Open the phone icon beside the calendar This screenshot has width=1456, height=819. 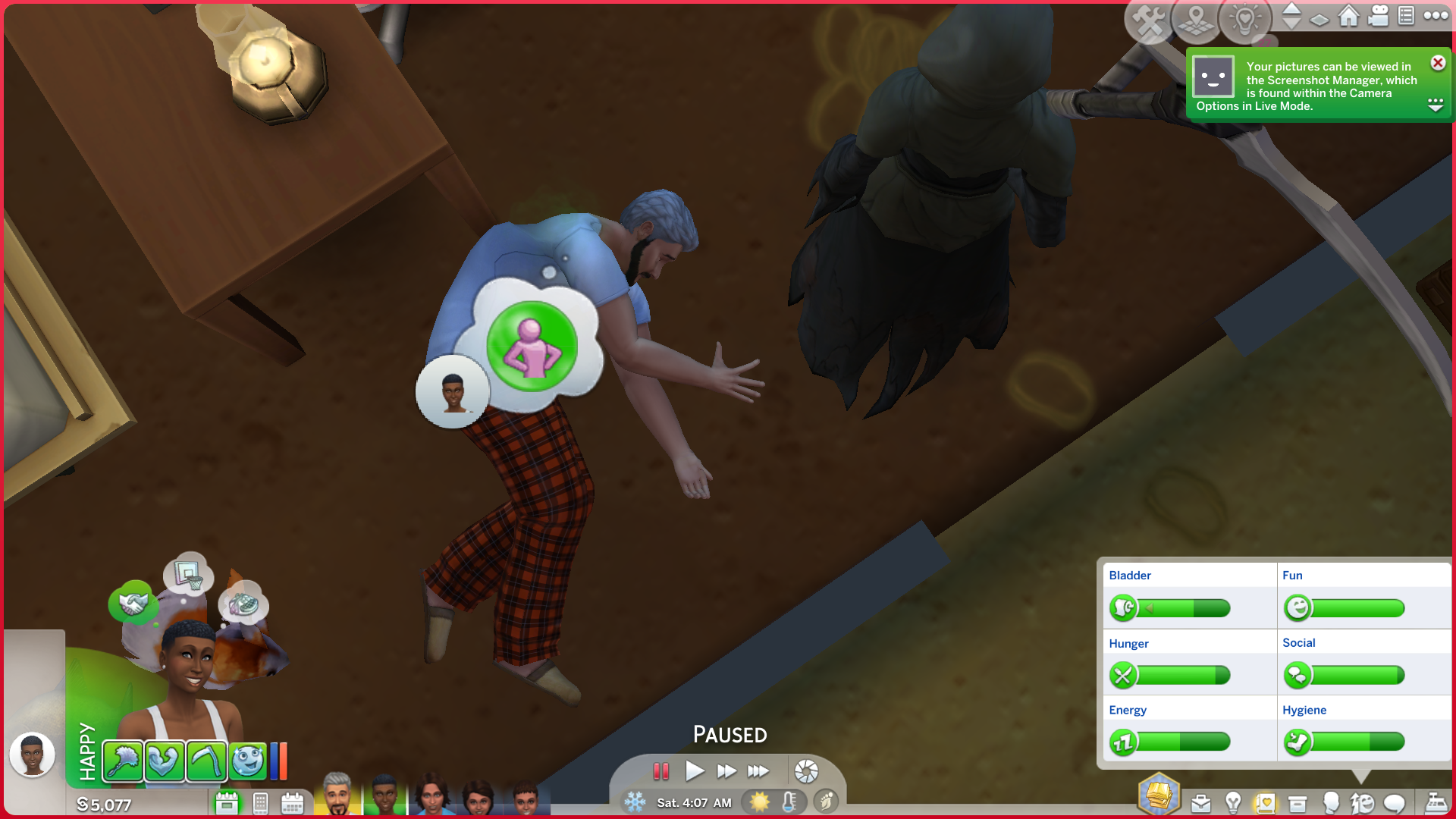260,803
